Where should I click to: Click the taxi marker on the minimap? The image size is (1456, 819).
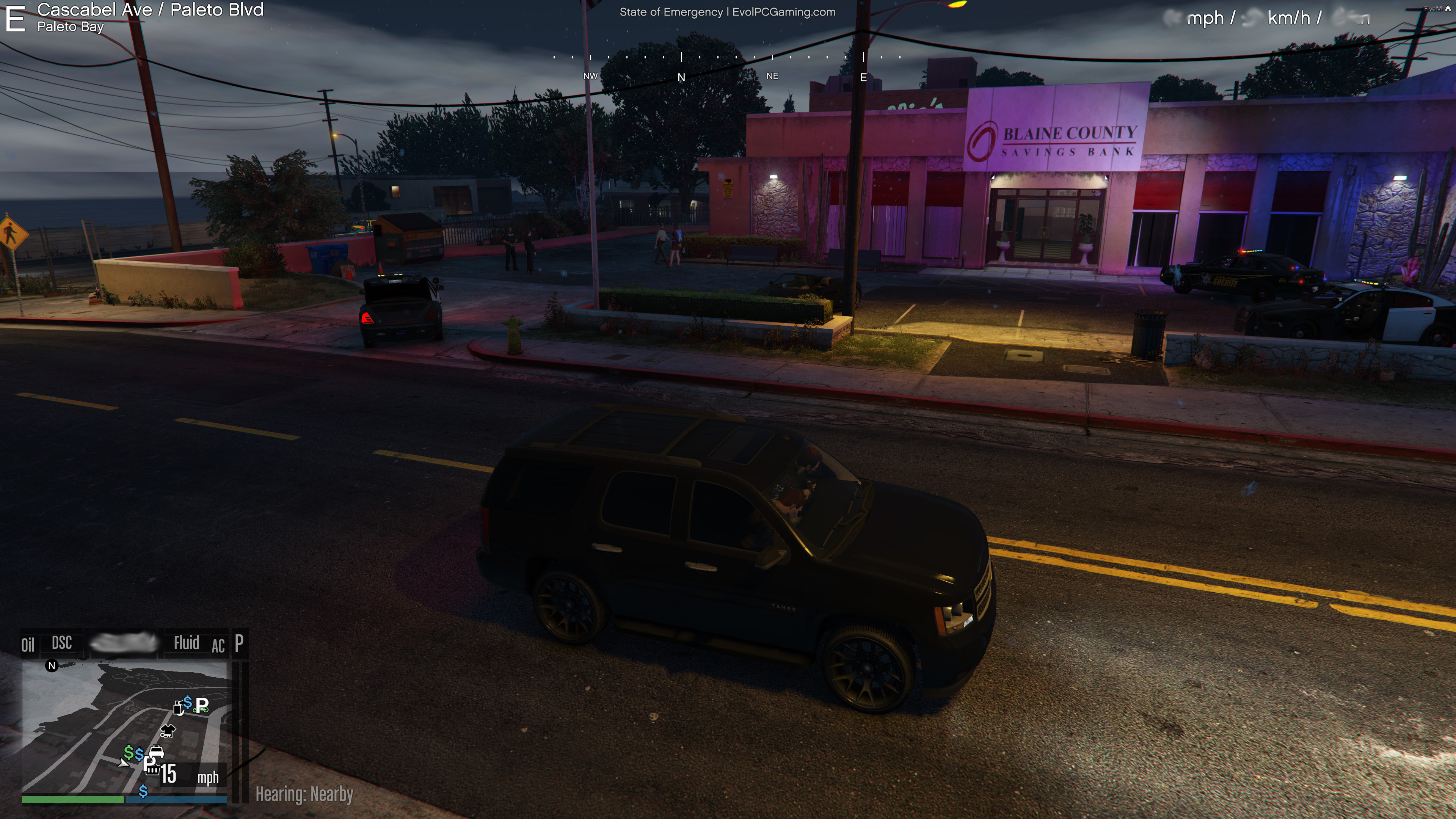click(x=157, y=751)
